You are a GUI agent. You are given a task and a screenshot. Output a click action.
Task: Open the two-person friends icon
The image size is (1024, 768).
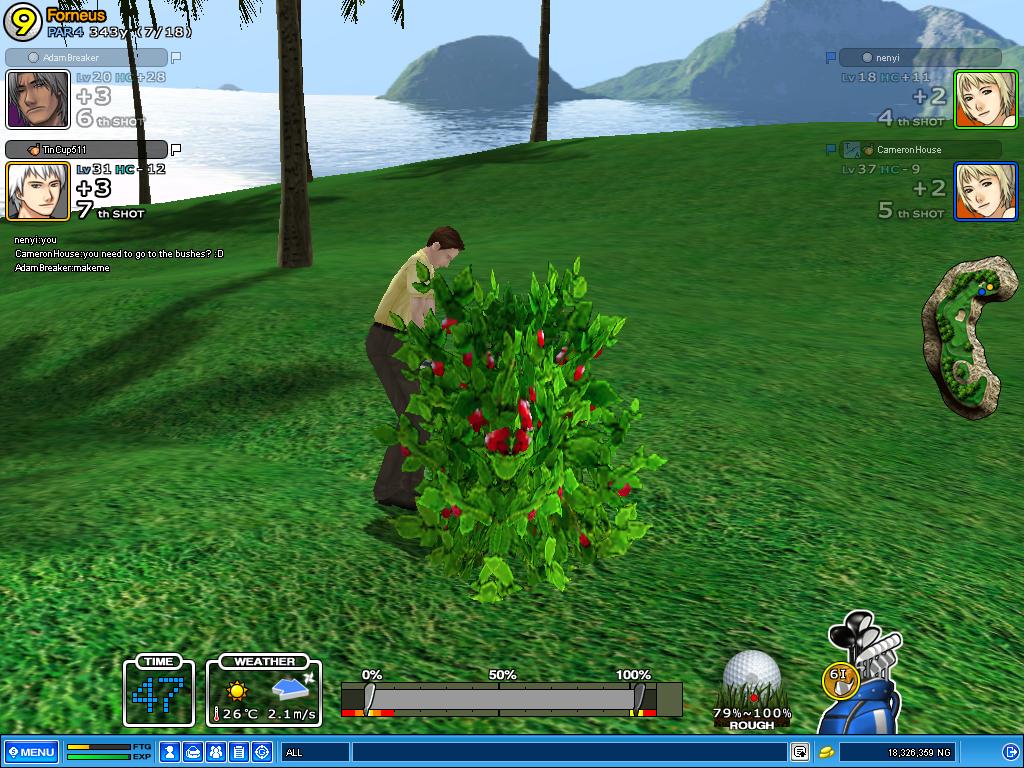tap(216, 752)
